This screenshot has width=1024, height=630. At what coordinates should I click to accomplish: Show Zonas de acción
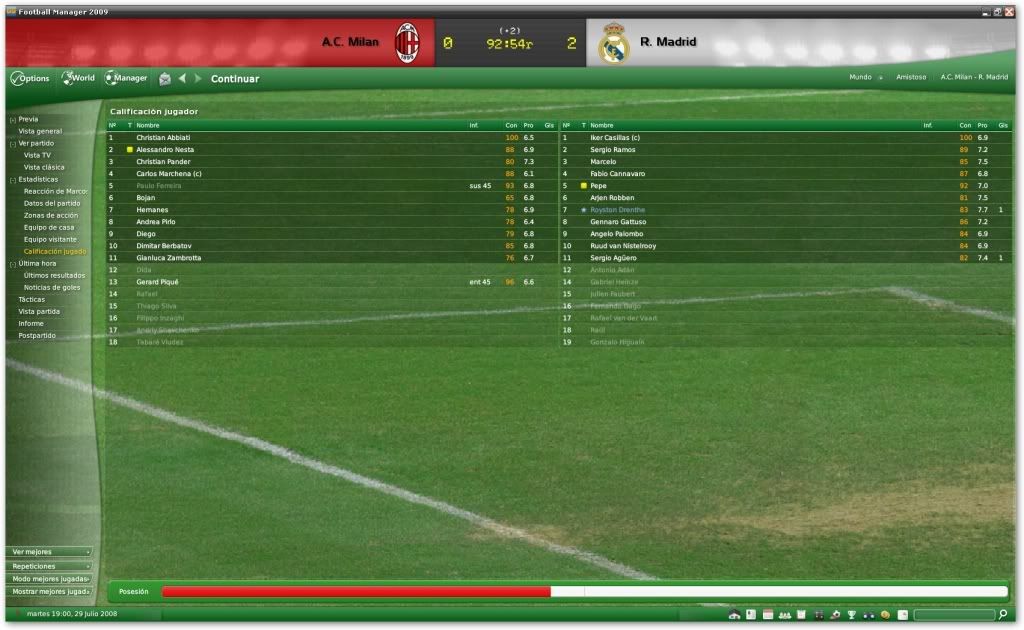51,215
